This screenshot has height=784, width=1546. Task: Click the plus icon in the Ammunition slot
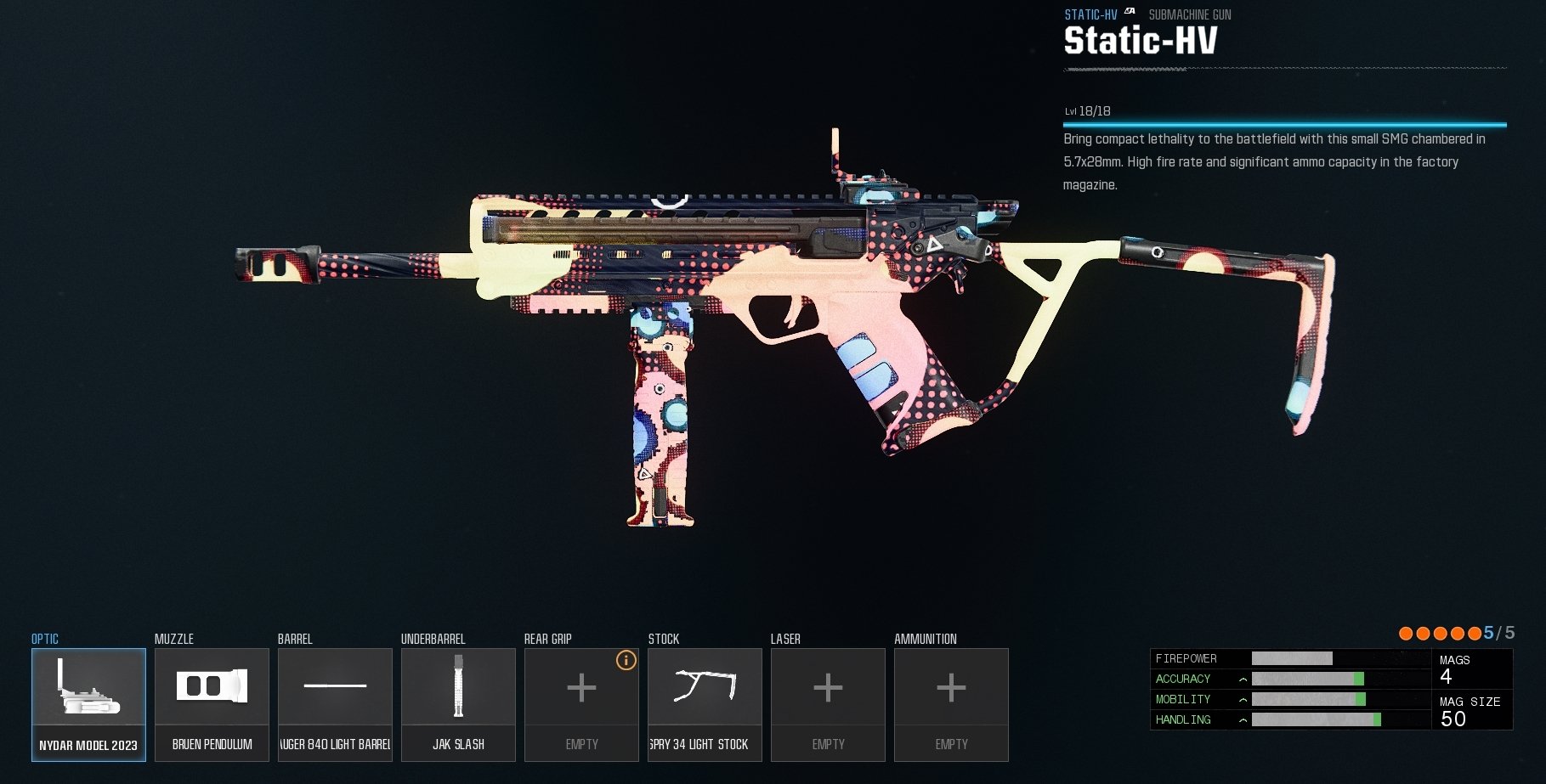point(951,688)
